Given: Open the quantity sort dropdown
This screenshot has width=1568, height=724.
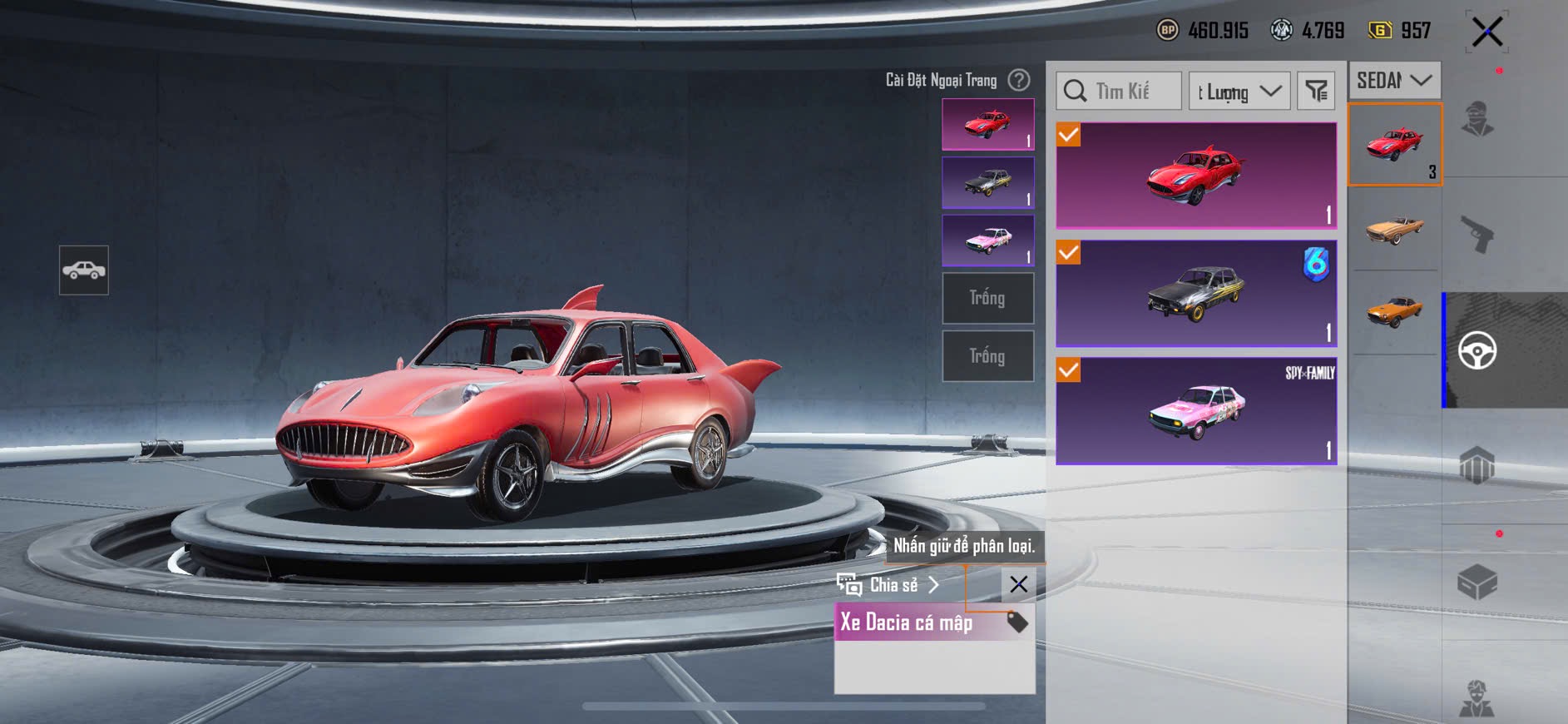Looking at the screenshot, I should click(x=1239, y=91).
